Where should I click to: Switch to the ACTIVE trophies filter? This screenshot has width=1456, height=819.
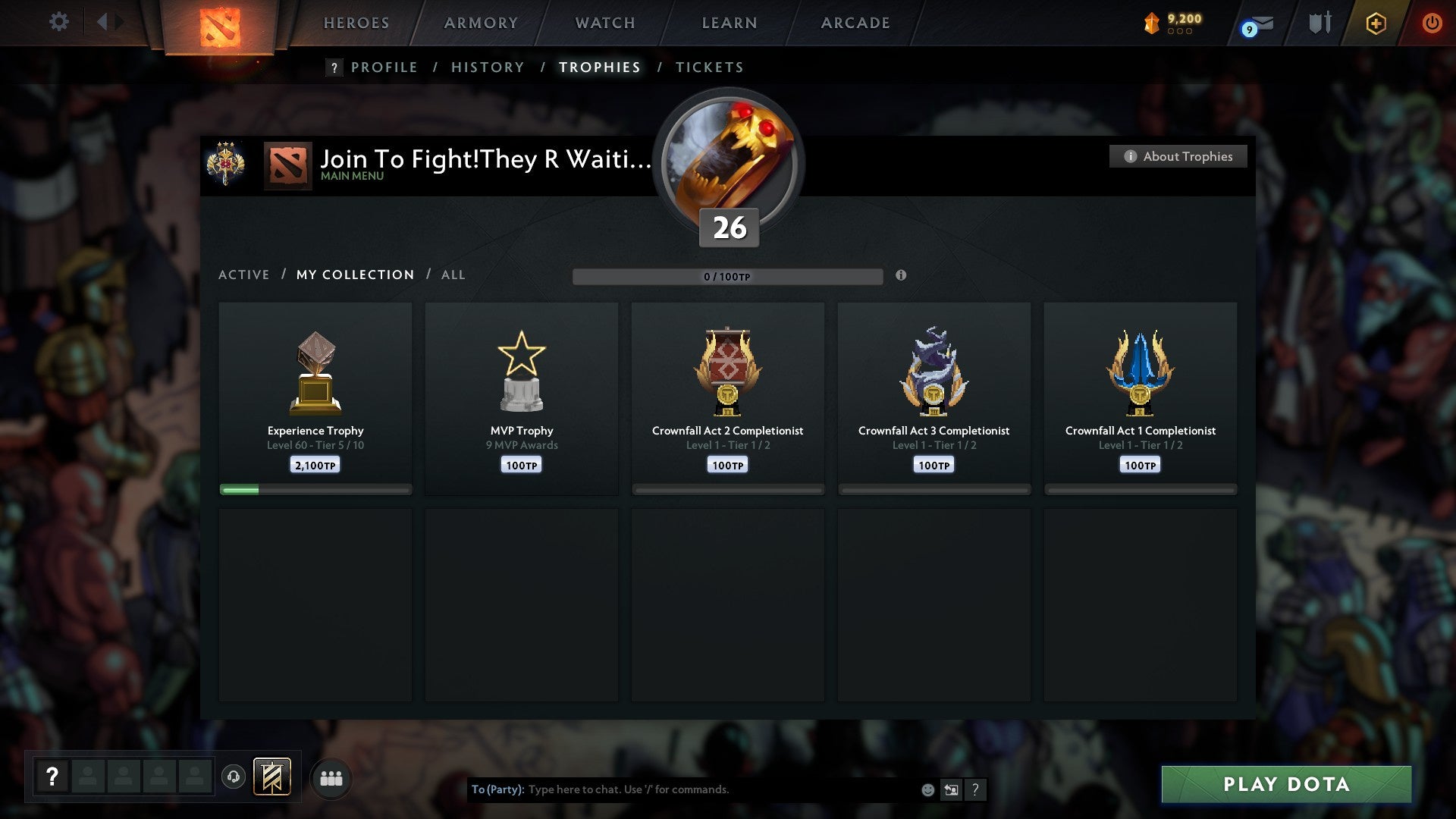(x=244, y=275)
